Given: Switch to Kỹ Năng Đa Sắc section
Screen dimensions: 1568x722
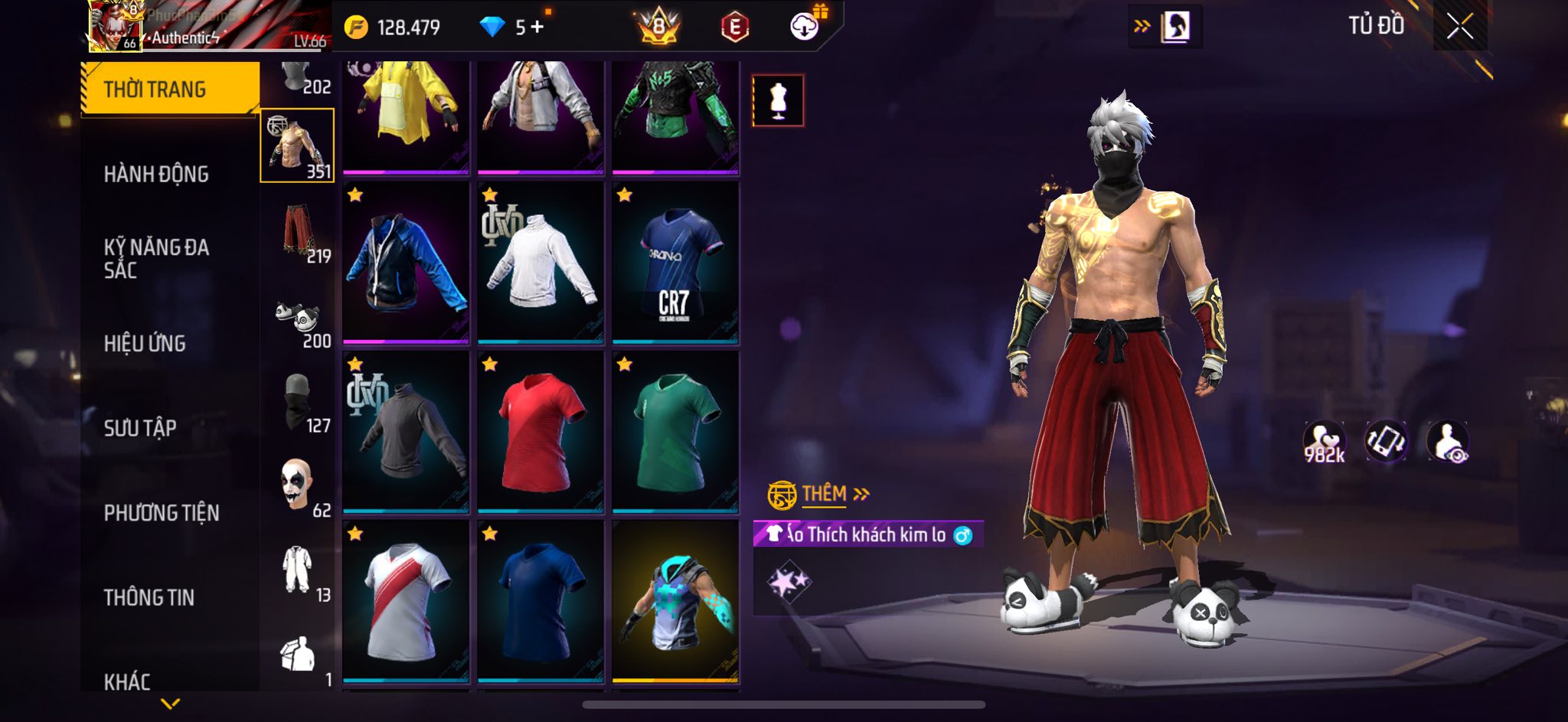Looking at the screenshot, I should [156, 258].
